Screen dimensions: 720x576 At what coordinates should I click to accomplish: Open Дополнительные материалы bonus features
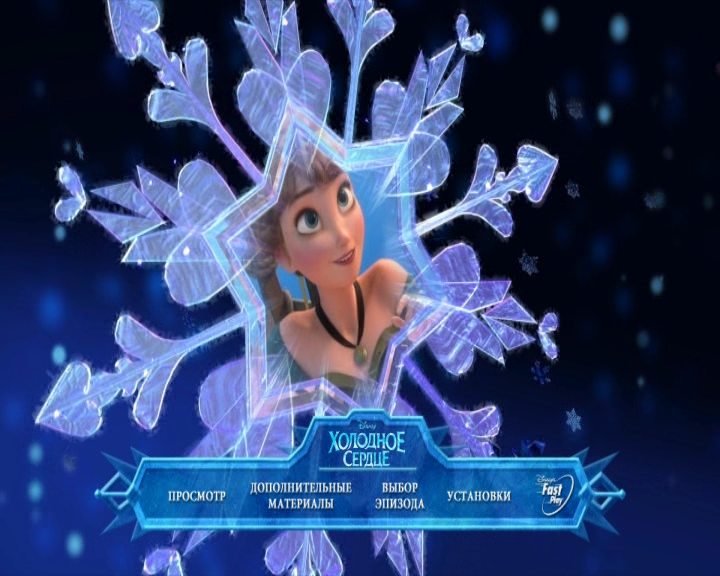coord(301,496)
